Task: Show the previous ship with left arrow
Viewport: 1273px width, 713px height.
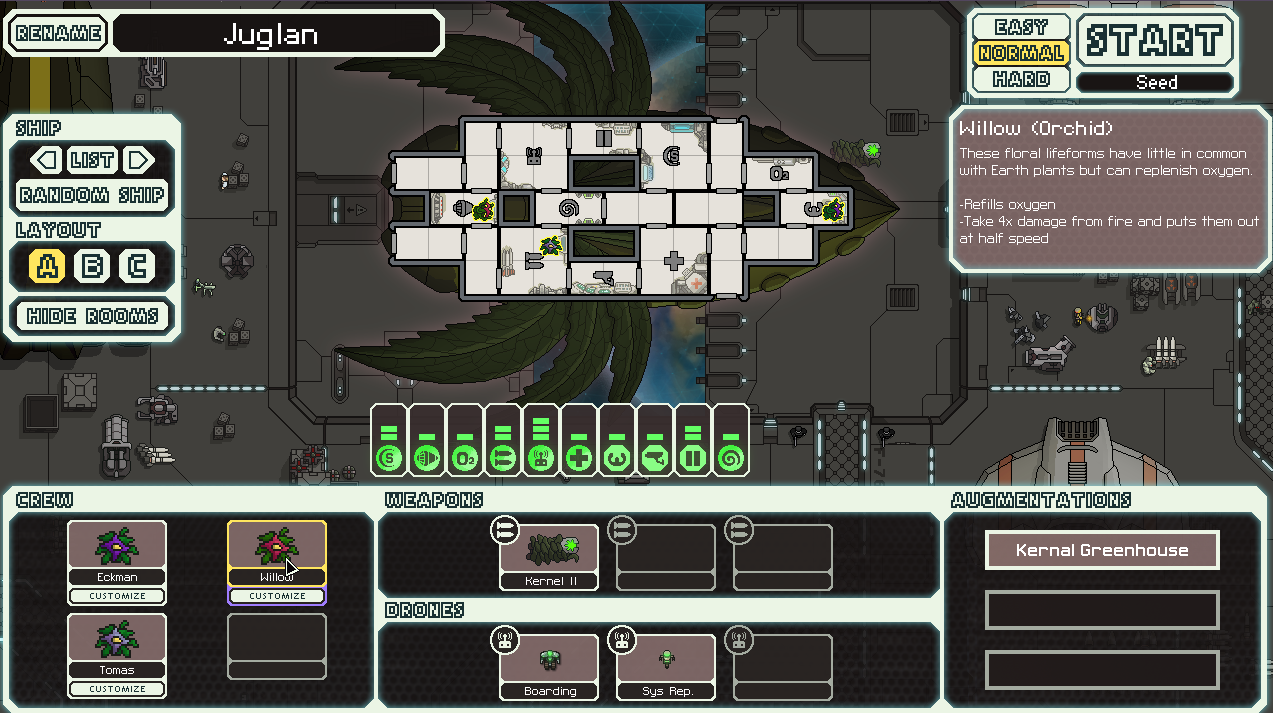Action: click(45, 160)
